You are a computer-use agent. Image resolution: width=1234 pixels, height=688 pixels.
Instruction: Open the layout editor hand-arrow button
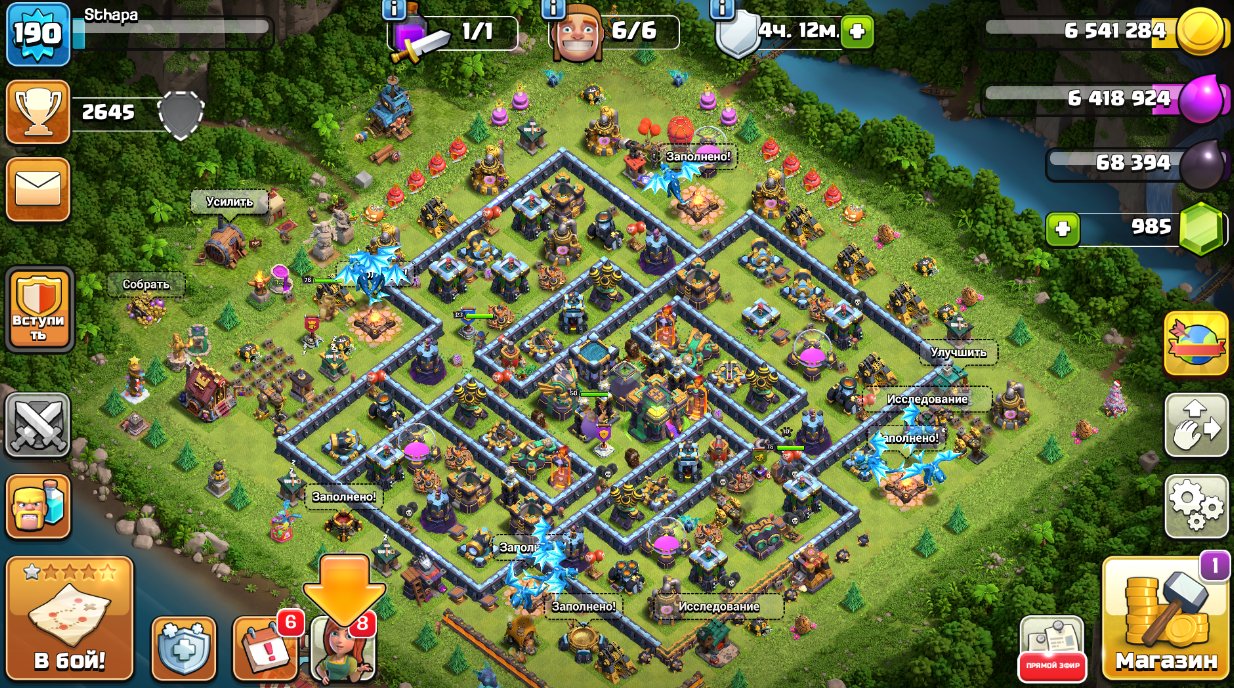1196,425
